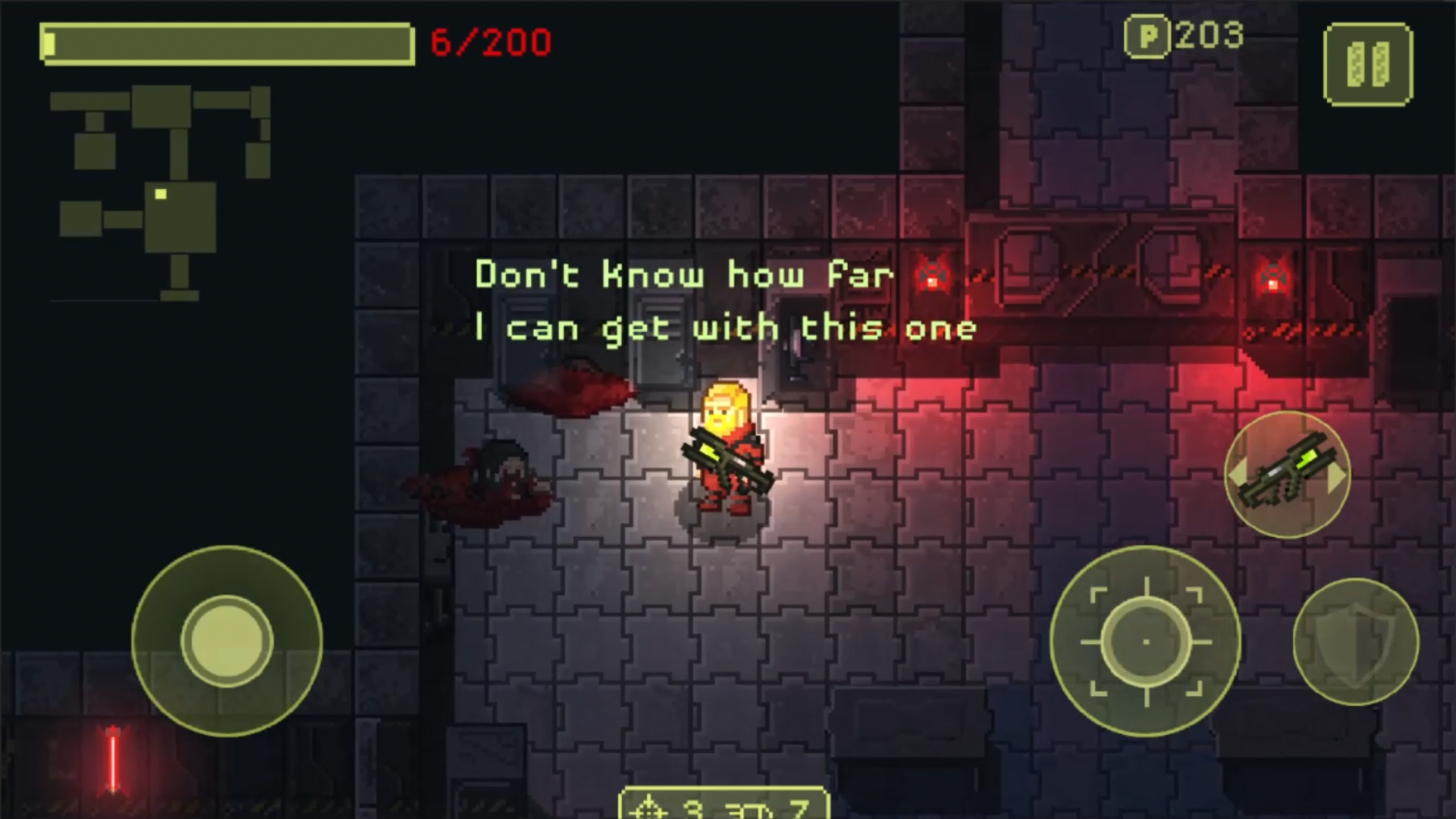Viewport: 1456px width, 819px height.
Task: Activate the shield ability button
Action: click(1355, 642)
